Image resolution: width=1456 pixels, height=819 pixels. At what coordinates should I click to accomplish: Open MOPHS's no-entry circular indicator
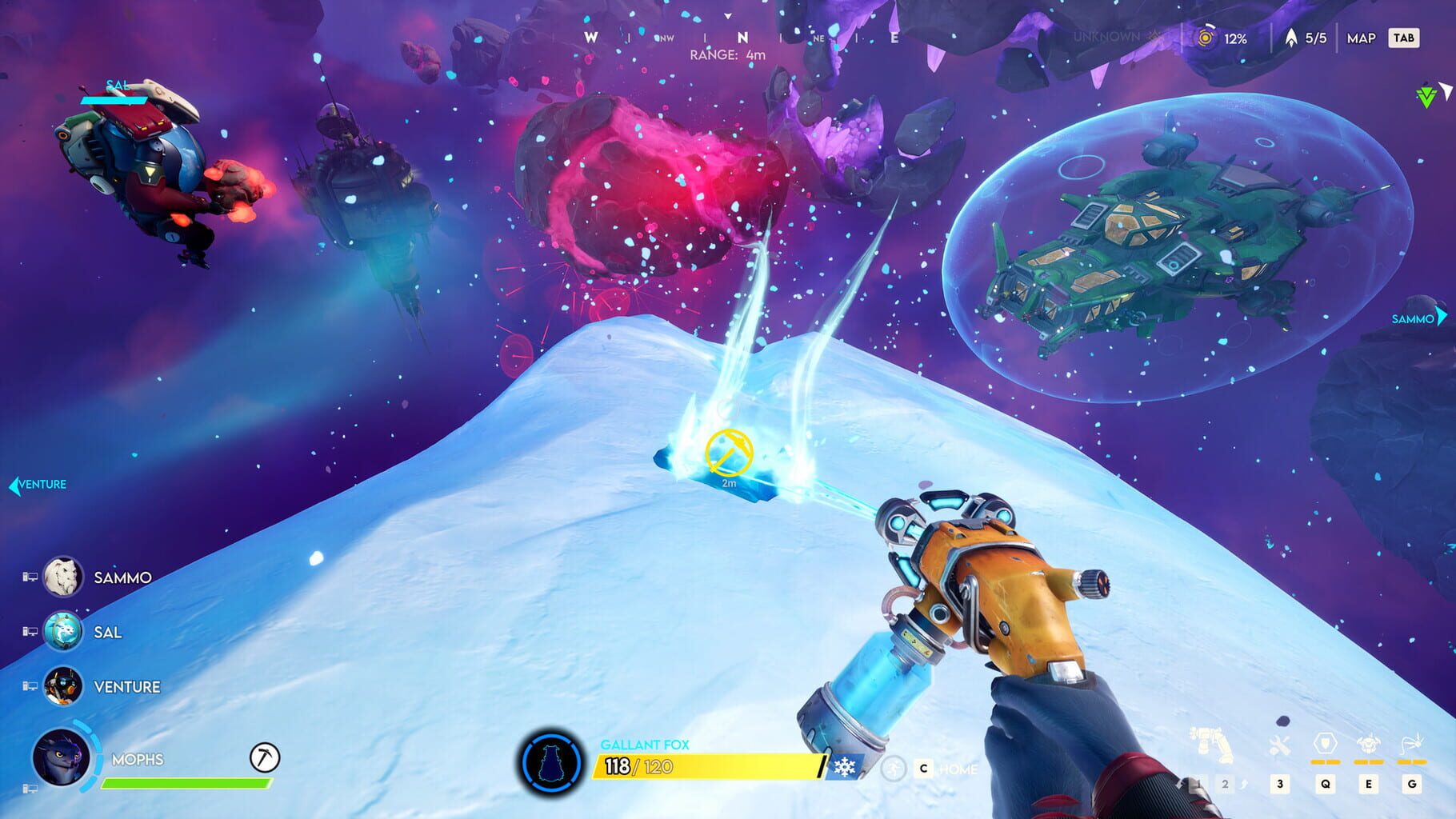[264, 755]
